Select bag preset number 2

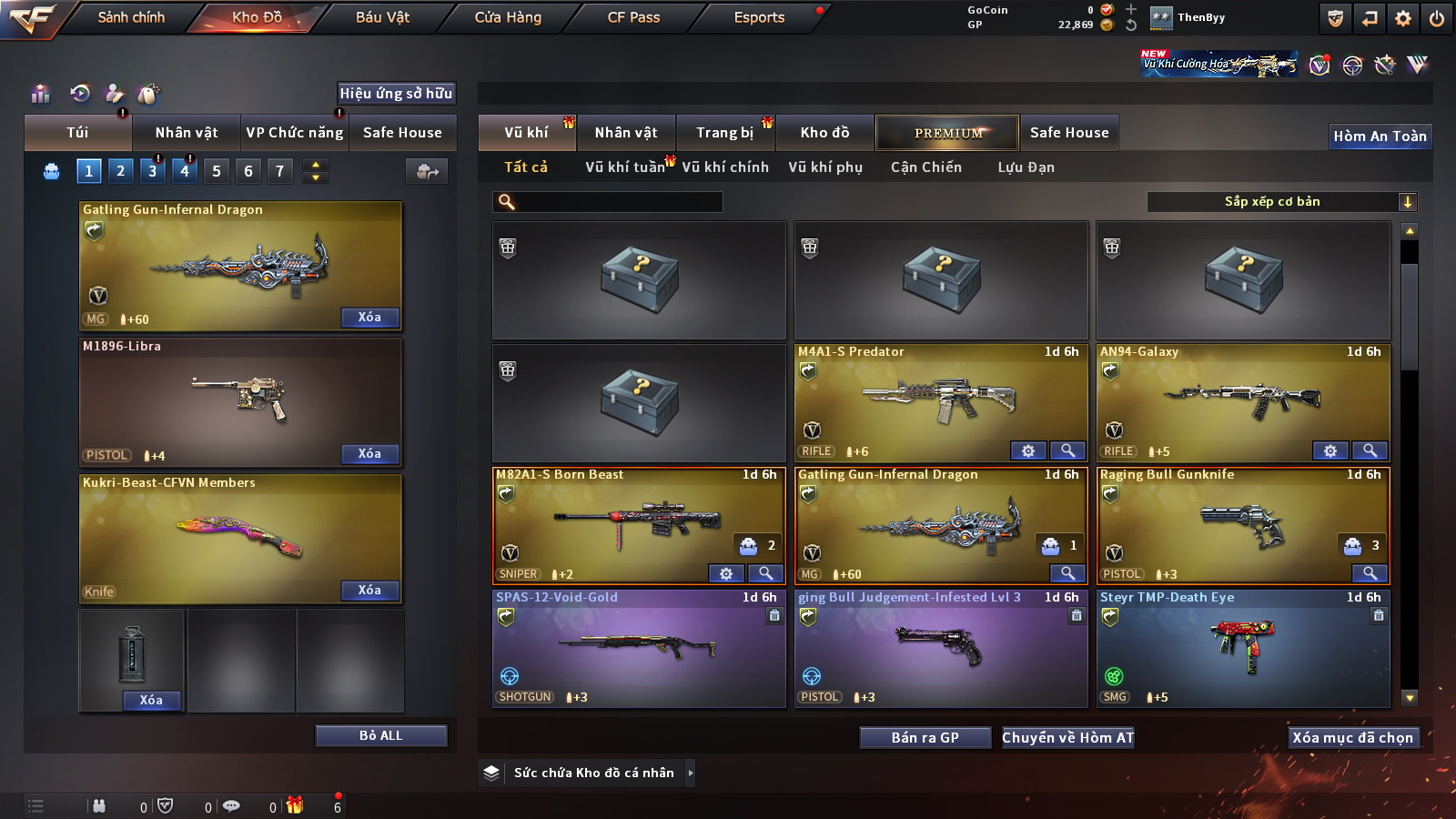[120, 170]
